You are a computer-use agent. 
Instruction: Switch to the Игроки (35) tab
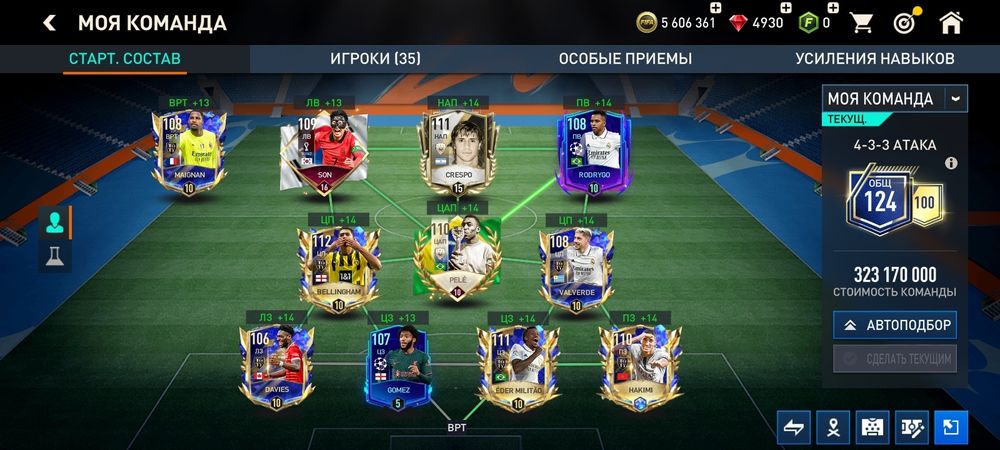coord(375,58)
